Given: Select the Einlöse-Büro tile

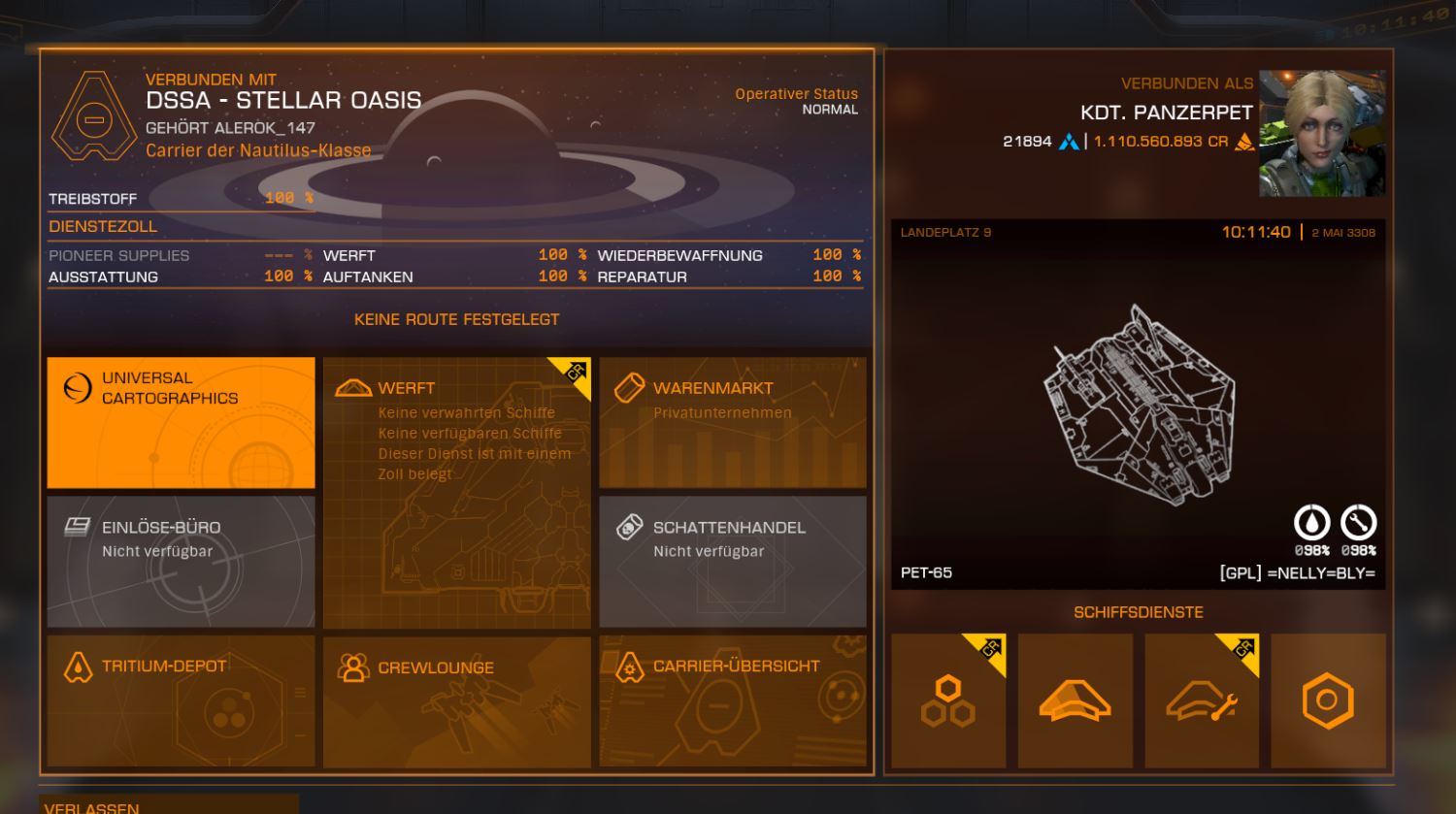Looking at the screenshot, I should [x=181, y=561].
